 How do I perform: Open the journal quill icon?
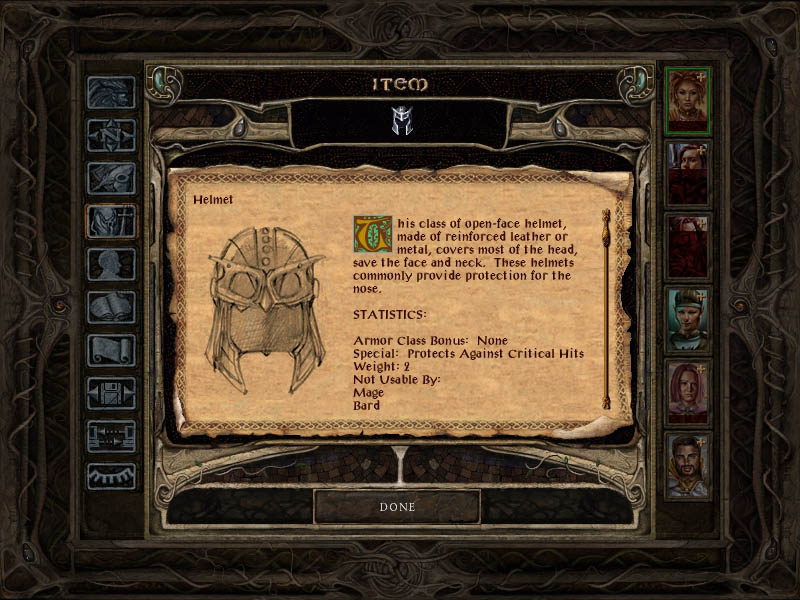[x=110, y=178]
